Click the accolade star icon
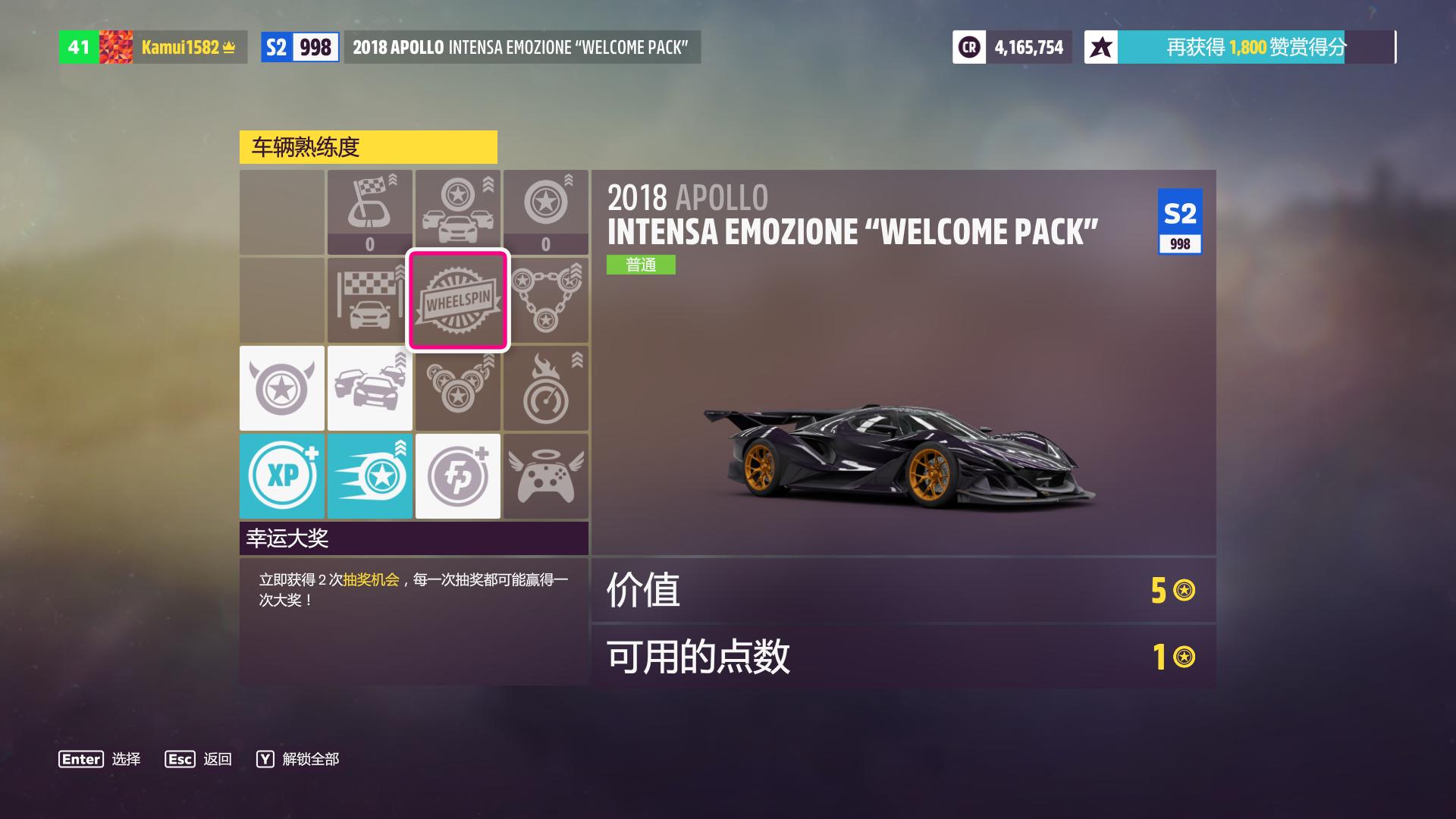The width and height of the screenshot is (1456, 819). pyautogui.click(x=1100, y=46)
